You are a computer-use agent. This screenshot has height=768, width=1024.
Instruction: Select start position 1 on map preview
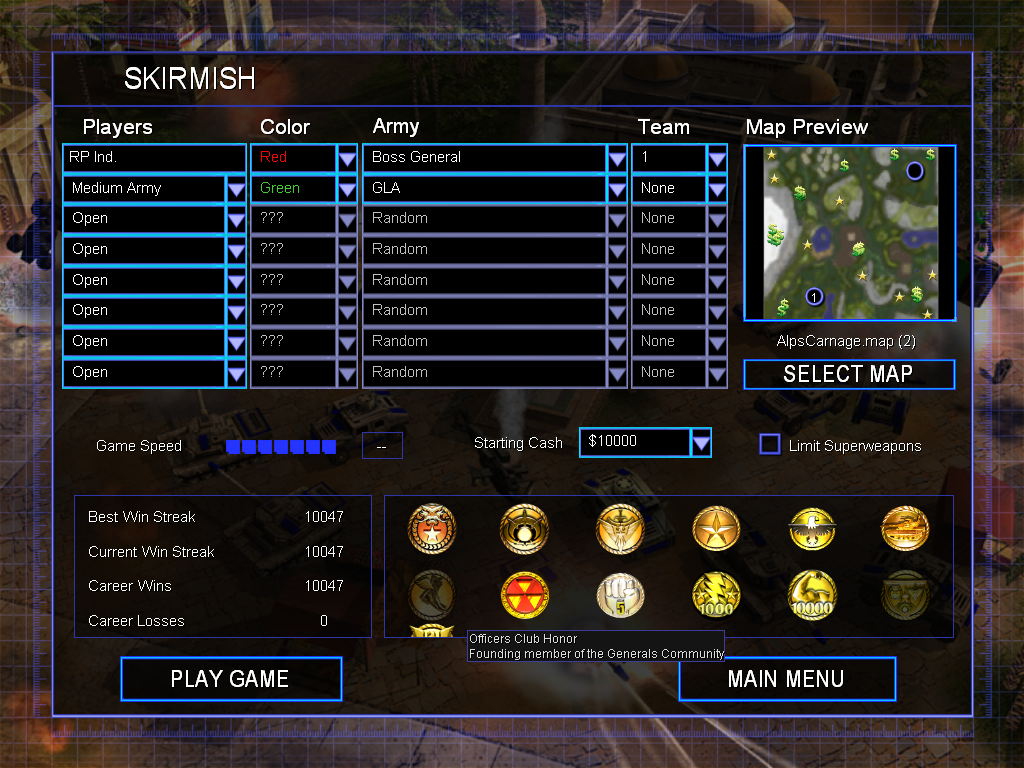coord(814,296)
